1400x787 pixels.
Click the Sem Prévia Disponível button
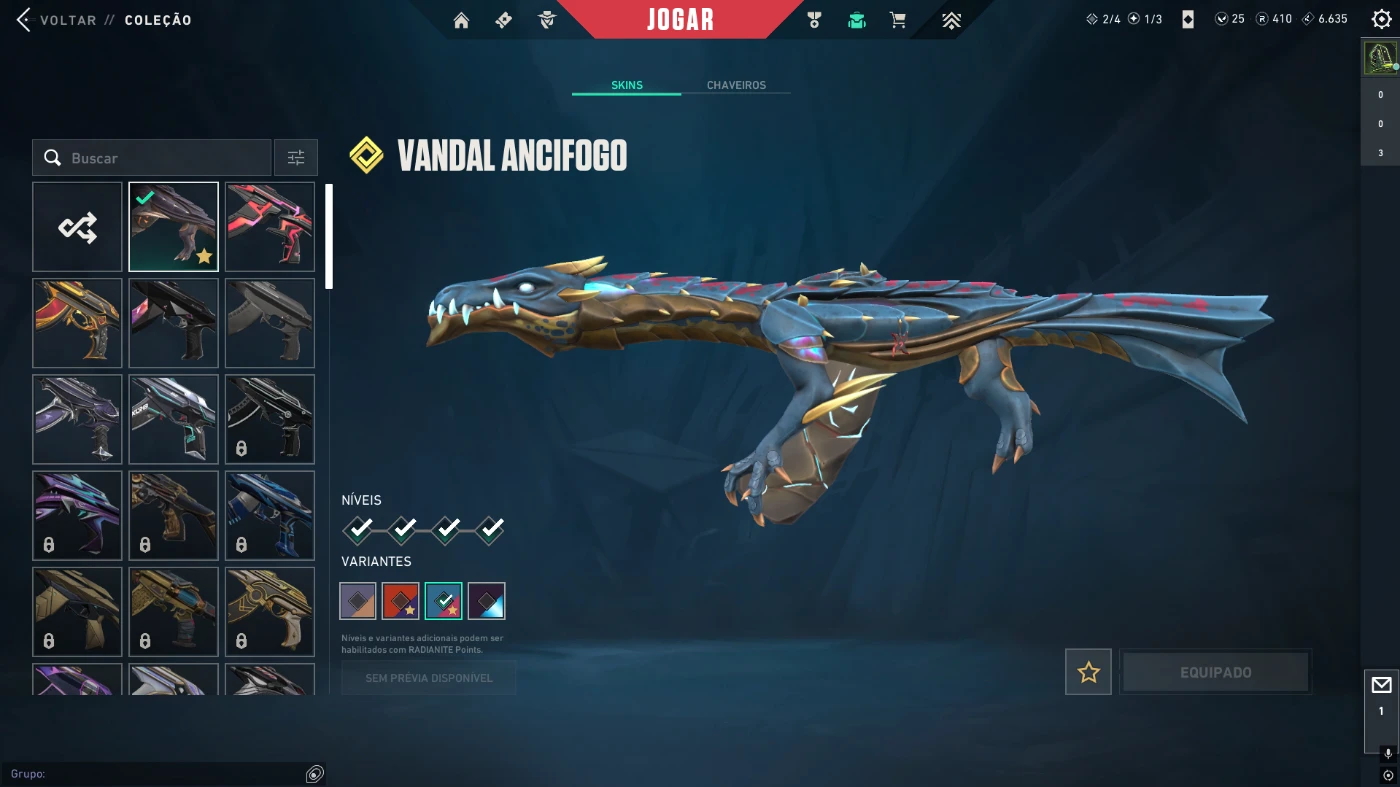click(x=429, y=678)
